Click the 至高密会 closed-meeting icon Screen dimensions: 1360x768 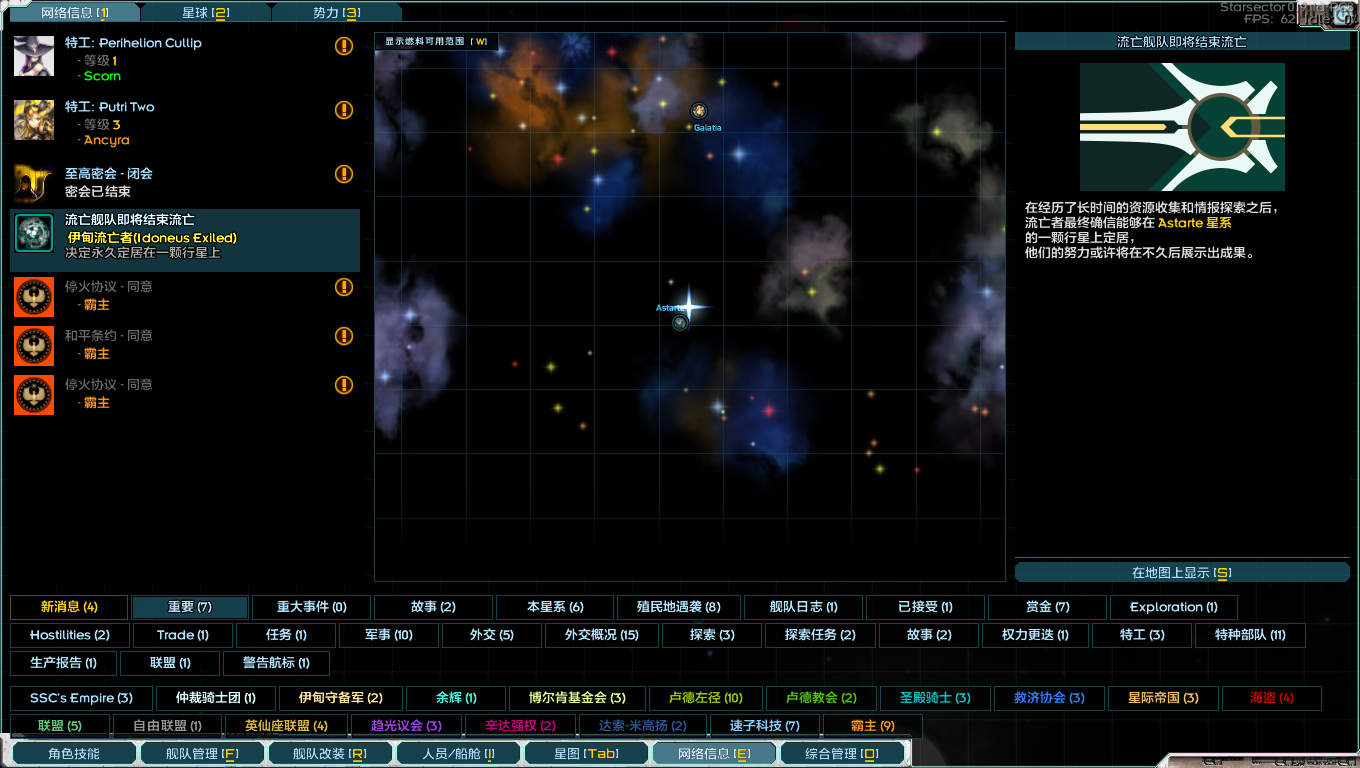click(33, 184)
